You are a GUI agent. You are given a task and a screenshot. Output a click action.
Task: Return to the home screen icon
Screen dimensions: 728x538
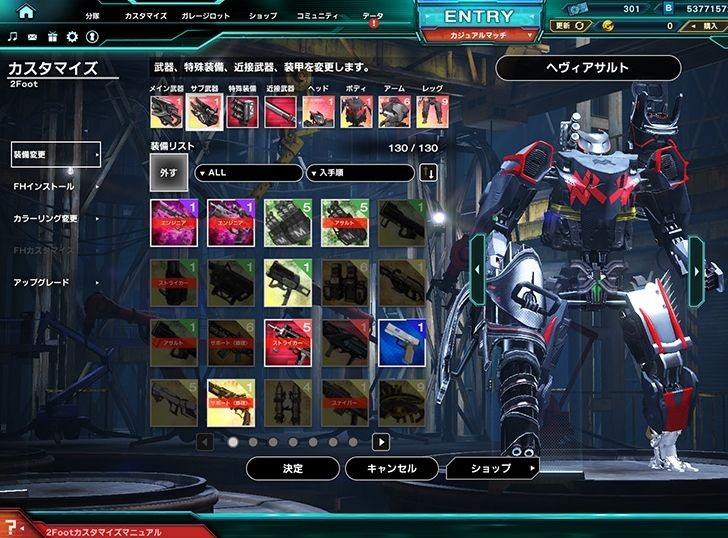click(26, 12)
